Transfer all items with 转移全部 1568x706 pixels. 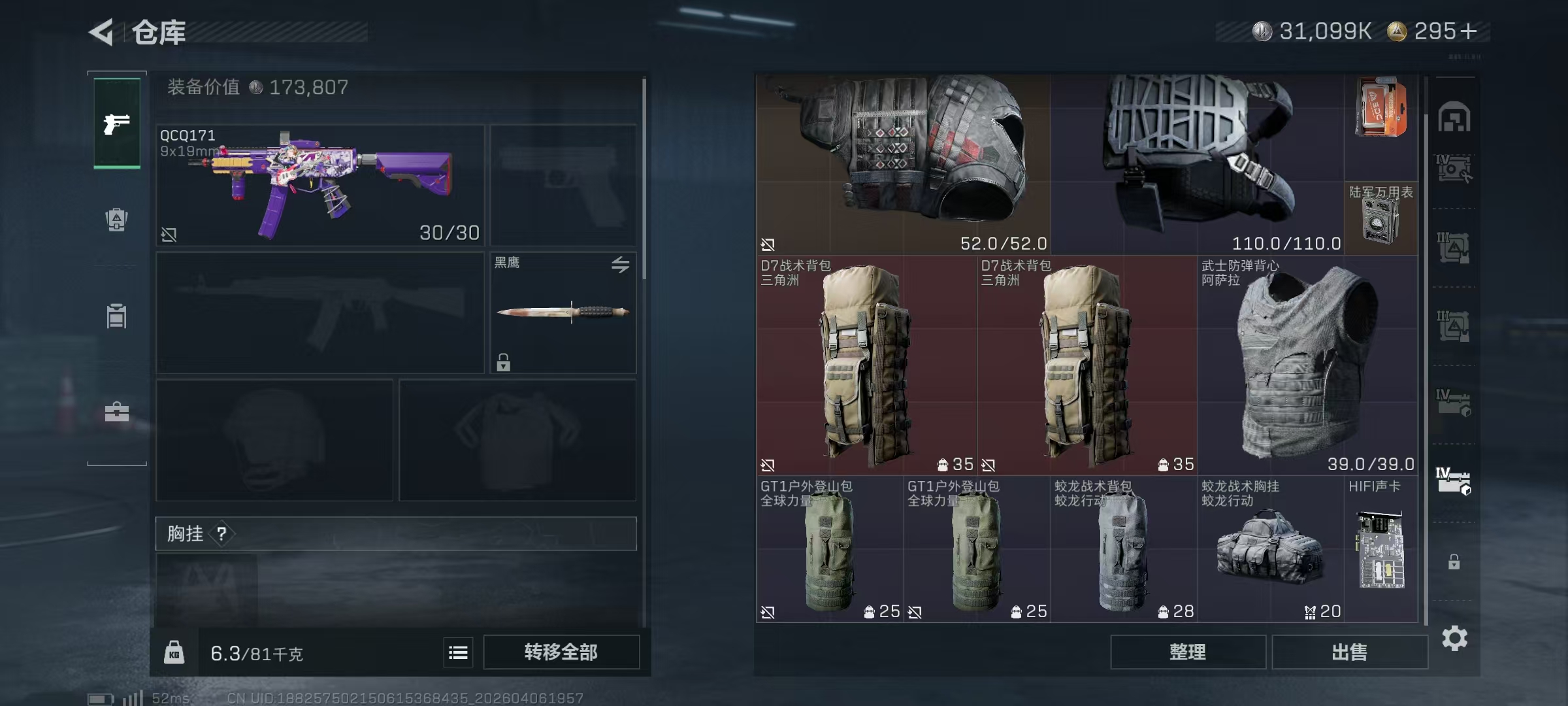[x=561, y=652]
